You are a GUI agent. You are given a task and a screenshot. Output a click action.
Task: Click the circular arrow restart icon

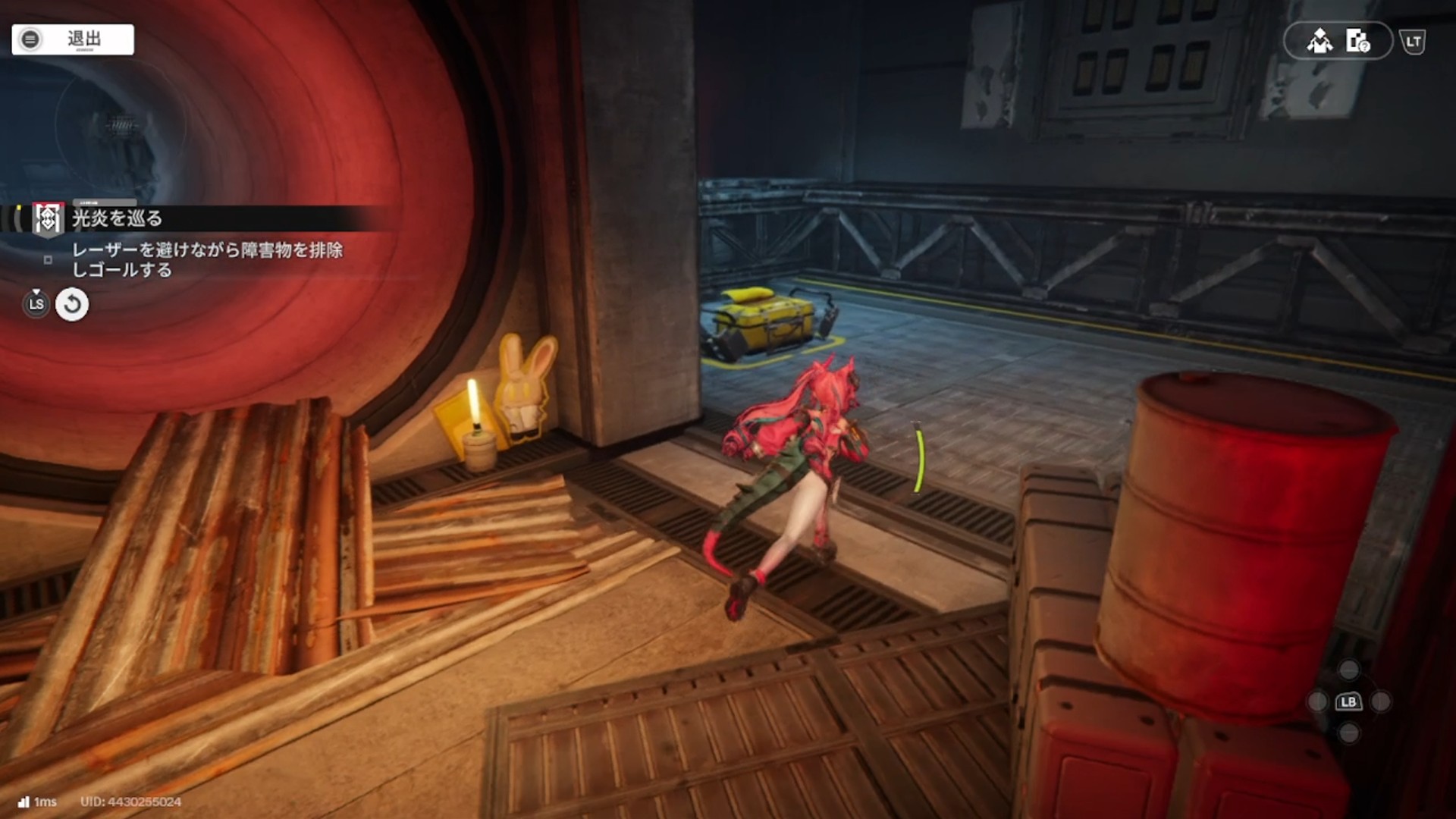72,305
